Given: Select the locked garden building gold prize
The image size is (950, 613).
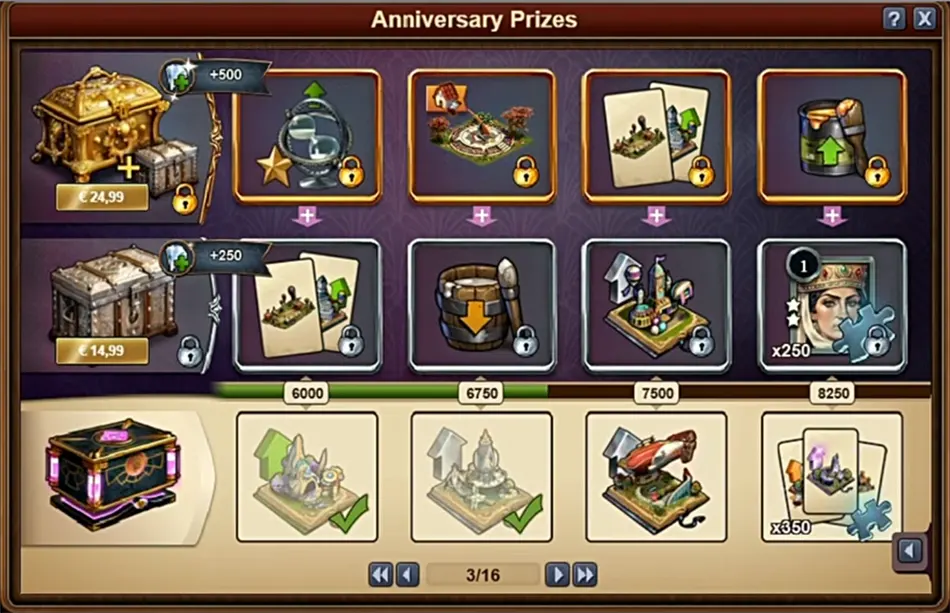Looking at the screenshot, I should click(482, 137).
